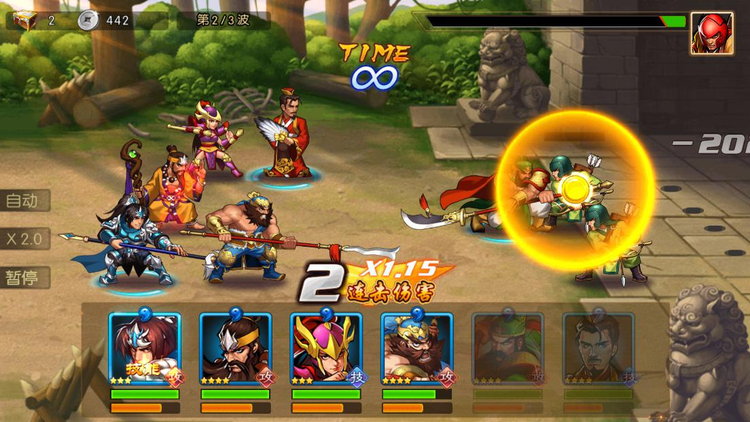
Task: Change battle speed with the X2.0 button
Action: [x=24, y=240]
